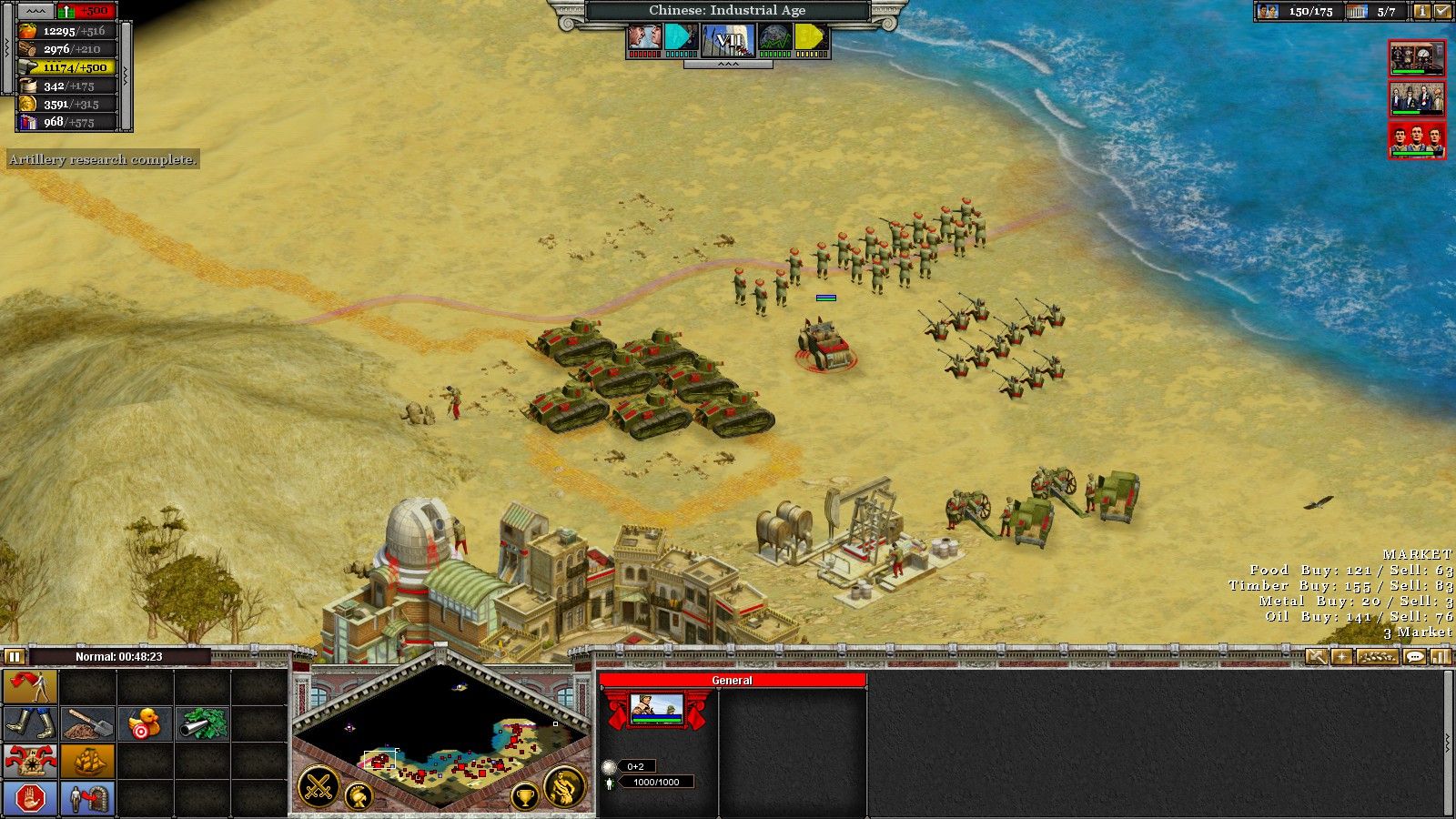Image resolution: width=1456 pixels, height=819 pixels.
Task: Choose the garrison into building command
Action: (x=88, y=798)
